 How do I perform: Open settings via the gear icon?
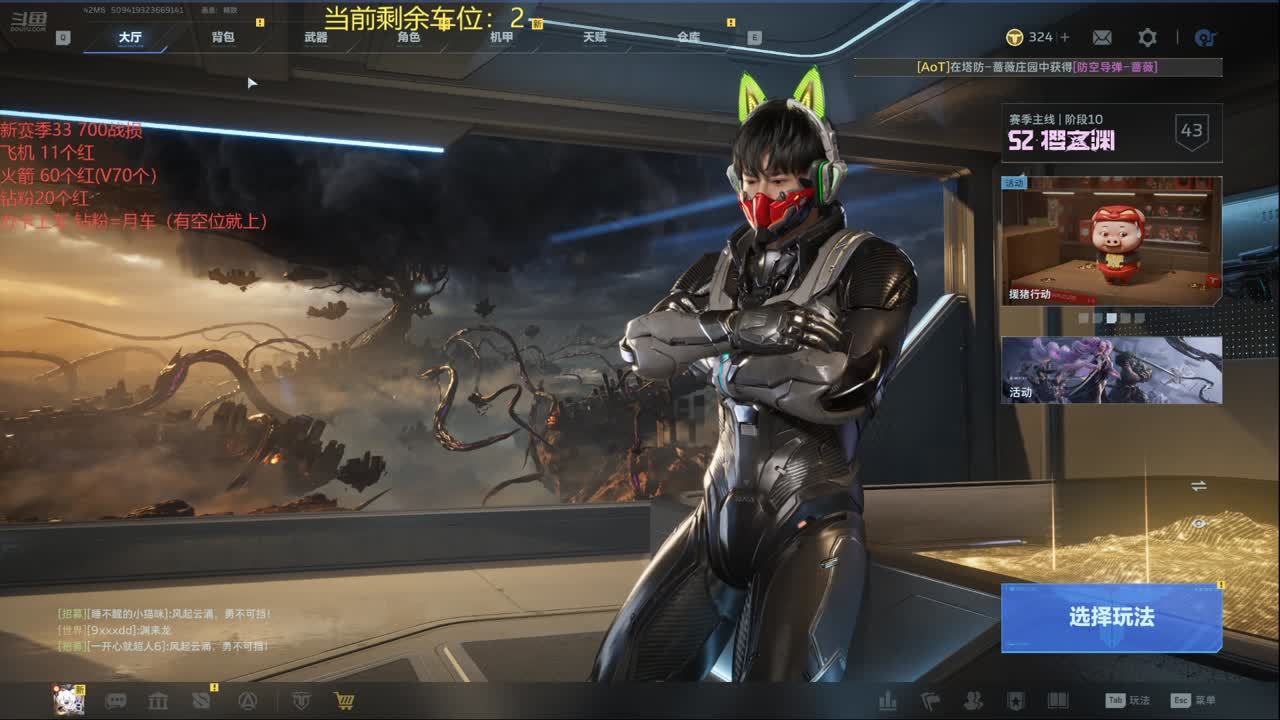[x=1147, y=37]
